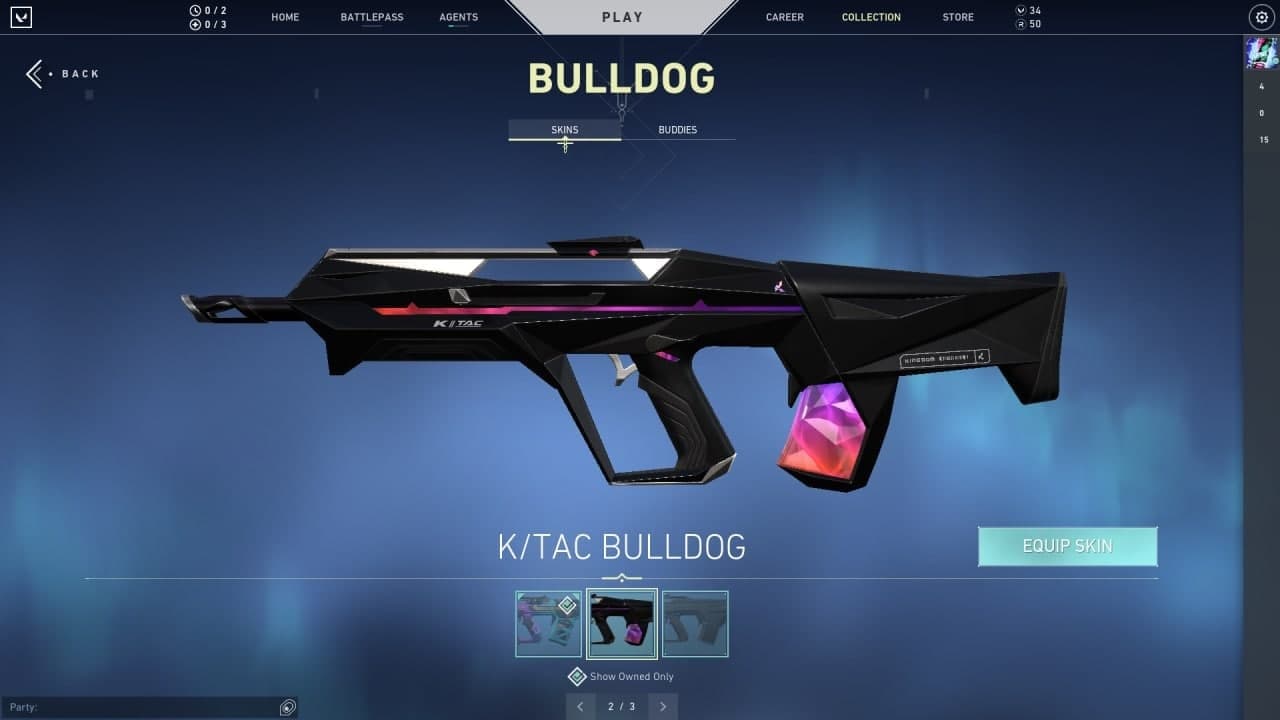Viewport: 1280px width, 720px height.
Task: Open the Battlepass page
Action: [372, 17]
